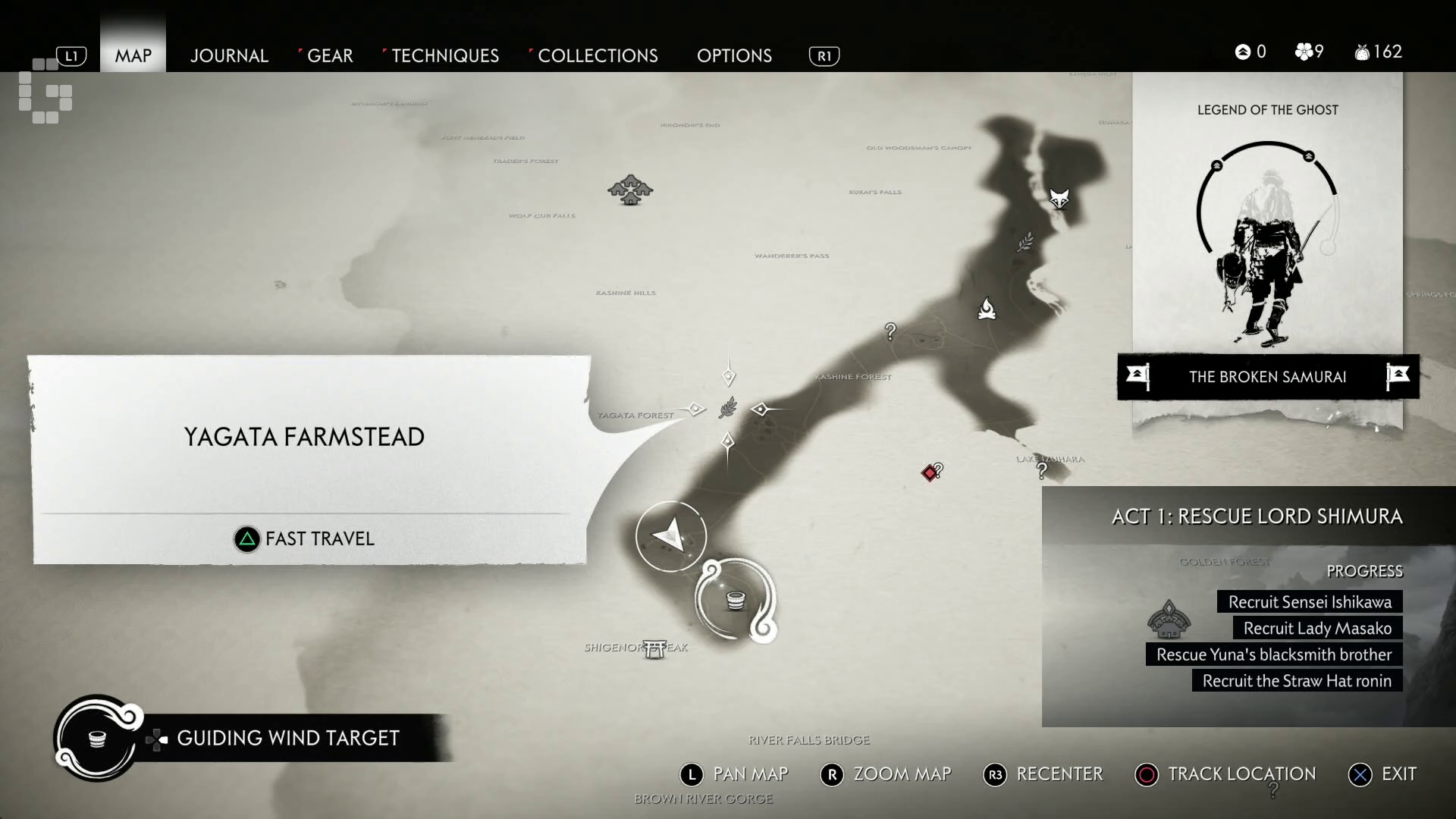Switch to the Journal tab

[x=229, y=55]
